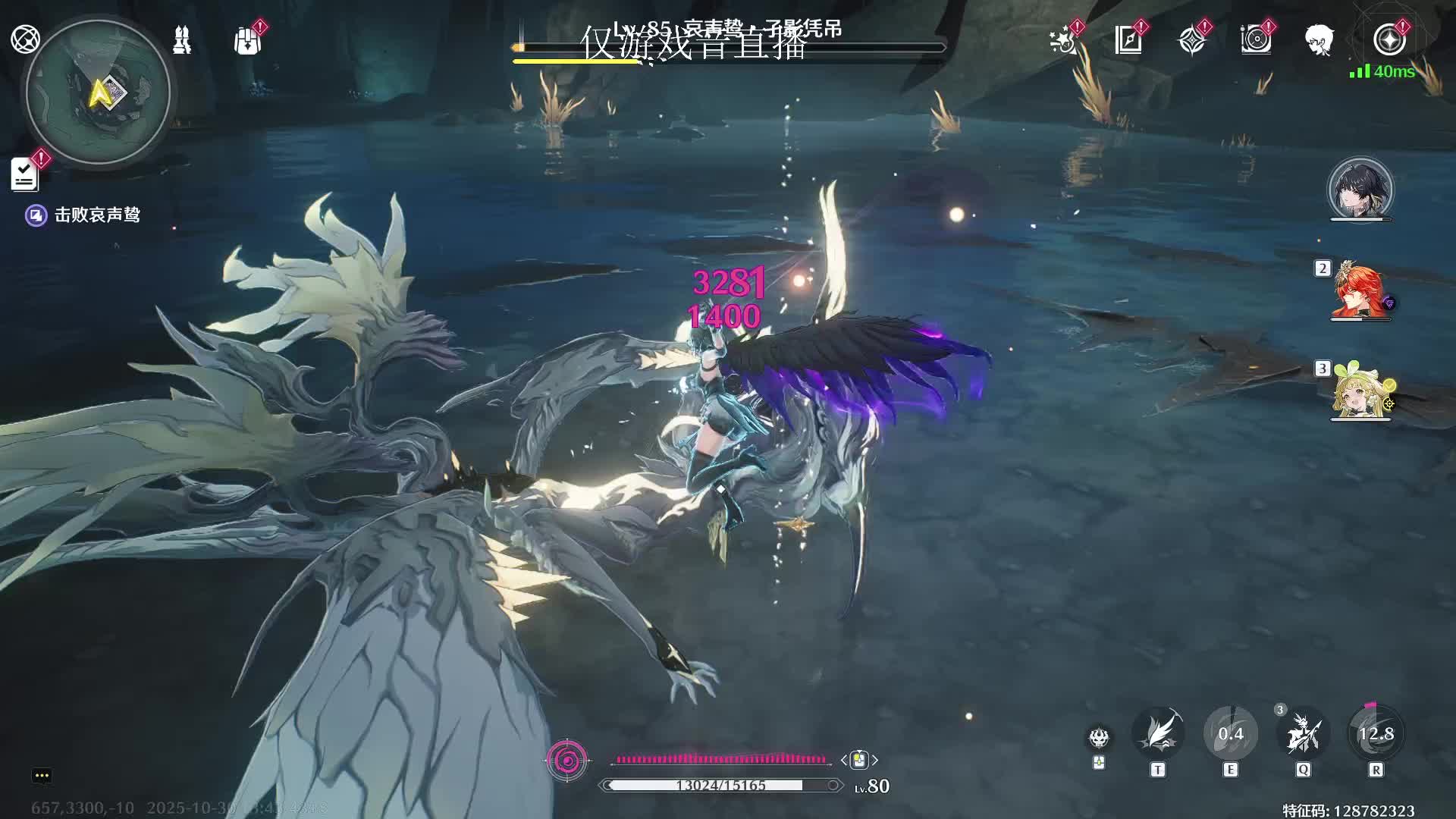Viewport: 1456px width, 819px height.
Task: Select the 击败哀声鸷 quest tracker
Action: pyautogui.click(x=96, y=215)
